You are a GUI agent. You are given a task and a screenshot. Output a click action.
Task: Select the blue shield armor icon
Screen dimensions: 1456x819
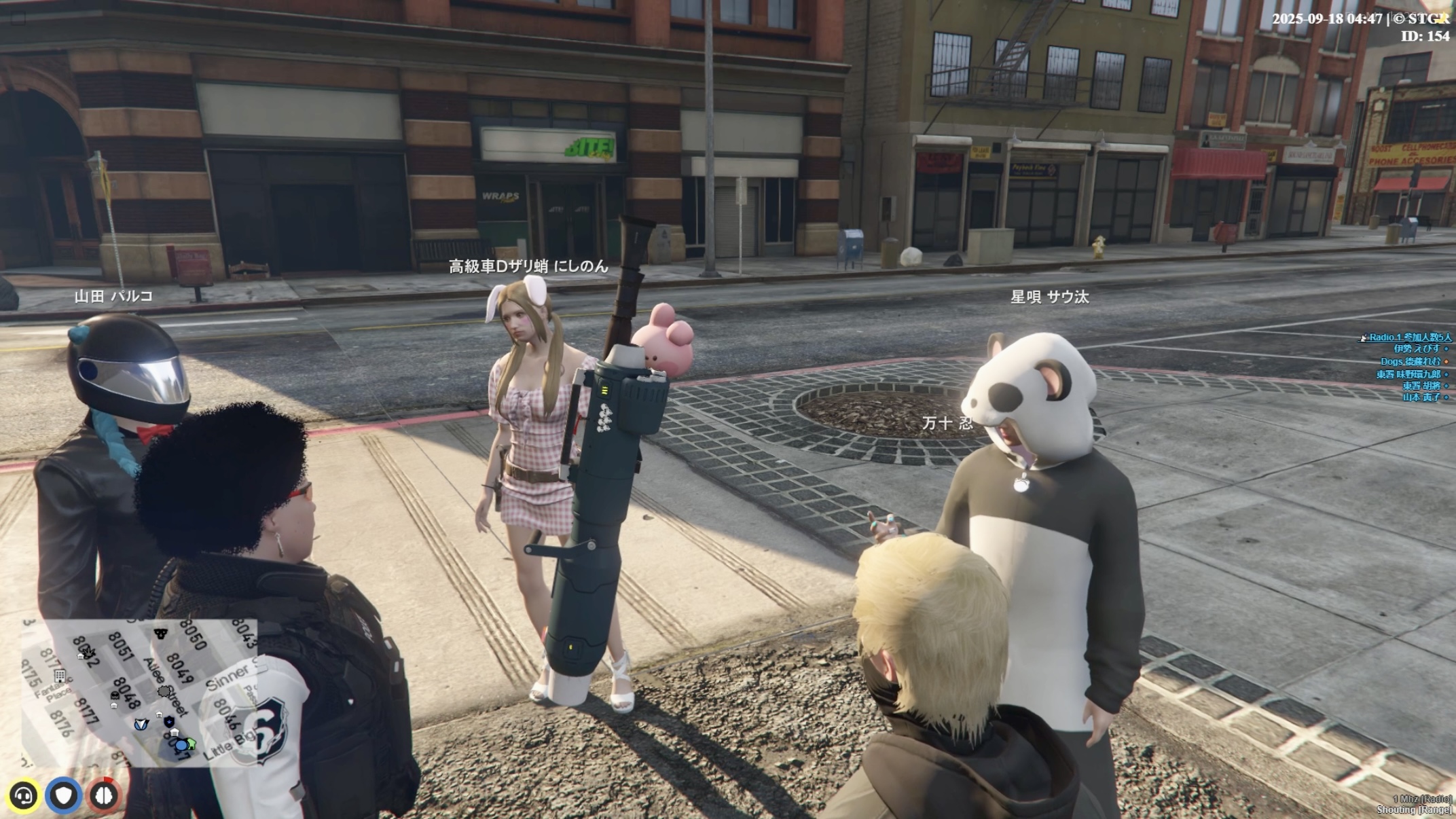click(64, 795)
